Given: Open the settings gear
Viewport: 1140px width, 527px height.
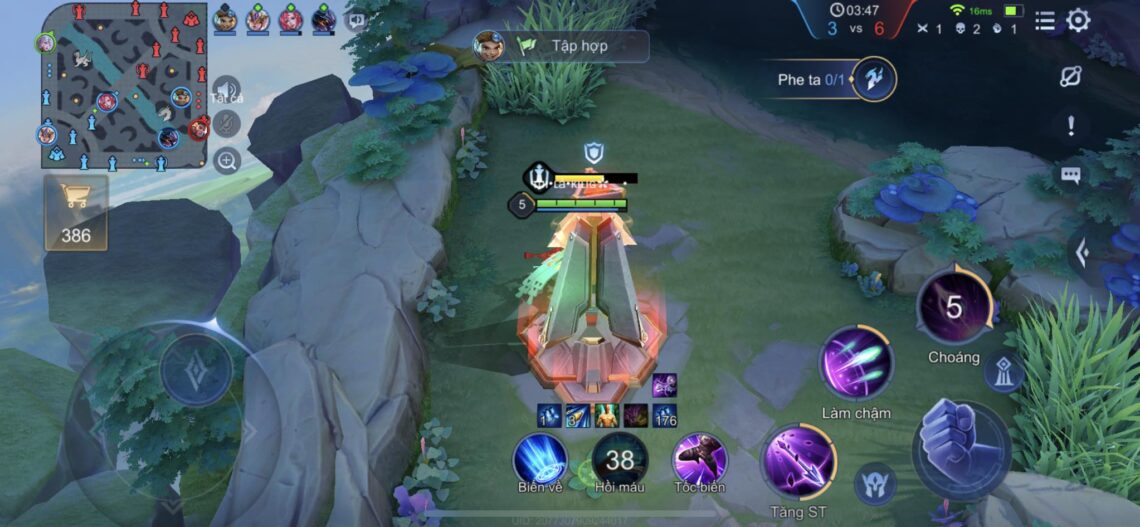Looking at the screenshot, I should (x=1078, y=20).
